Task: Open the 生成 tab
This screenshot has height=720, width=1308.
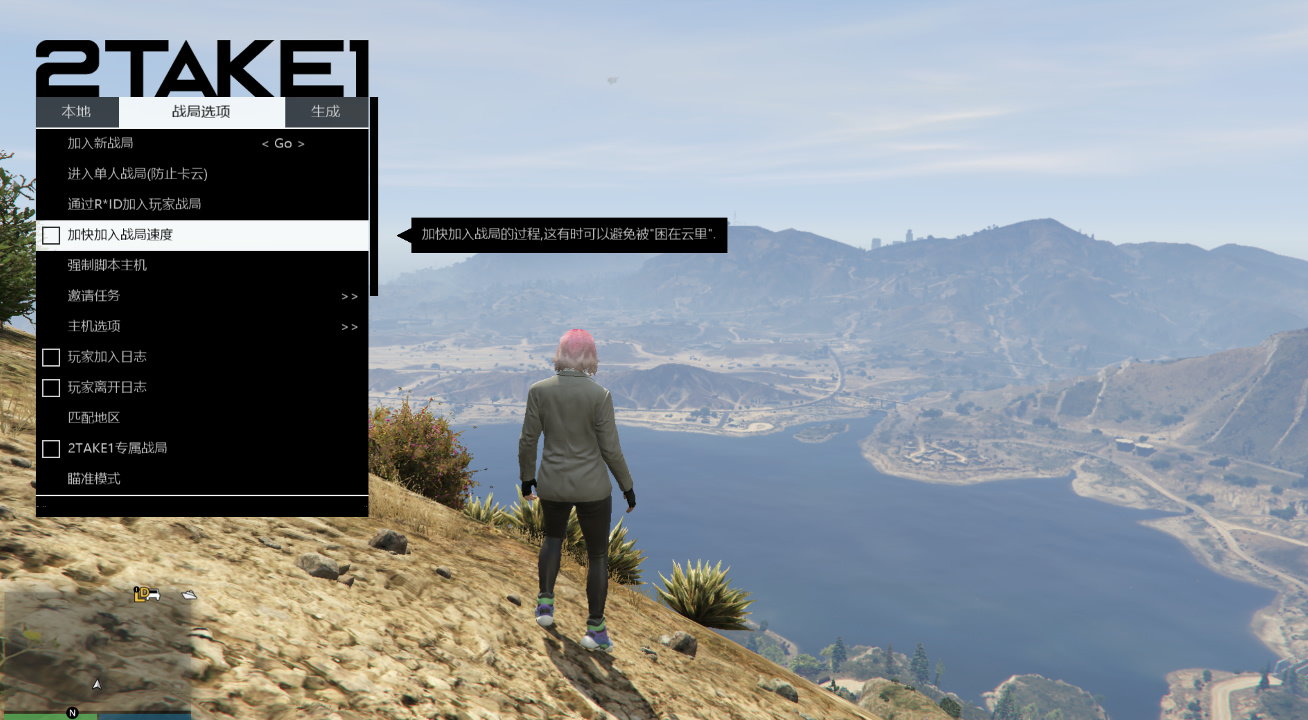Action: (326, 112)
